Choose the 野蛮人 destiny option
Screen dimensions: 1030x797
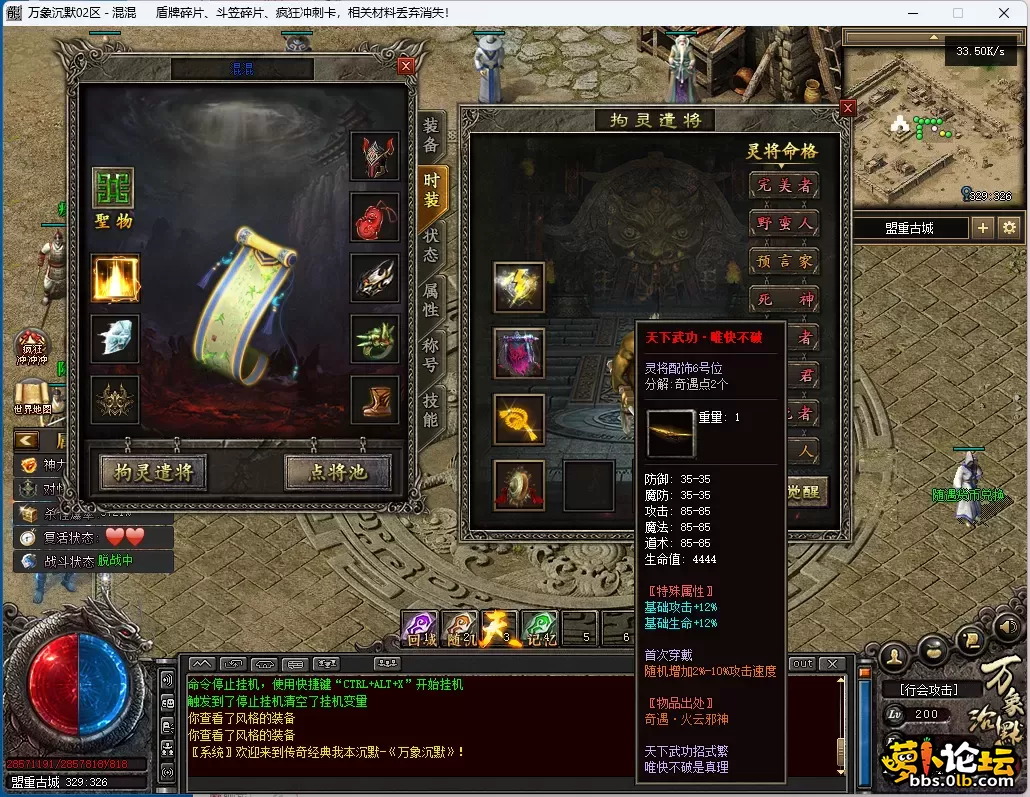point(784,223)
